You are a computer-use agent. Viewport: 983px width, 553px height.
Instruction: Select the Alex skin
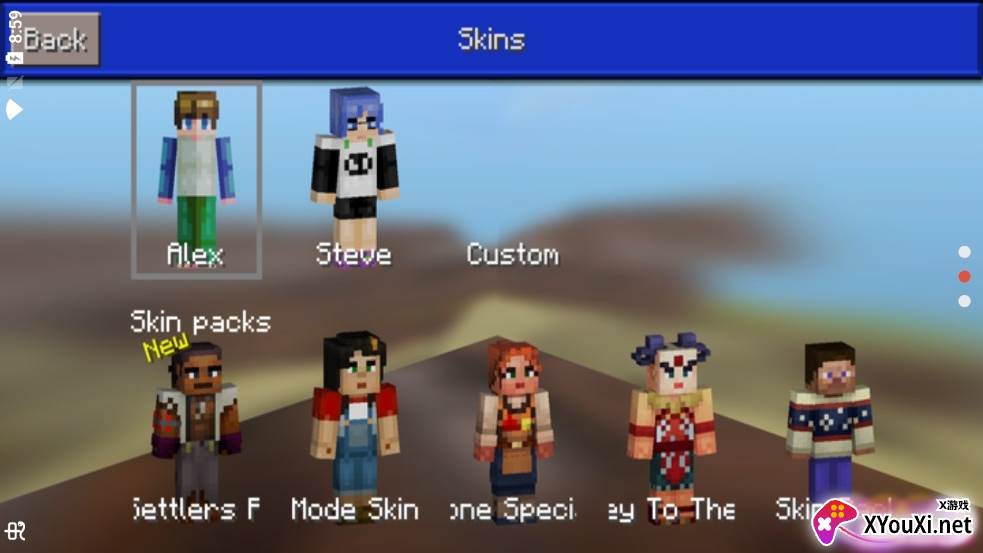197,180
